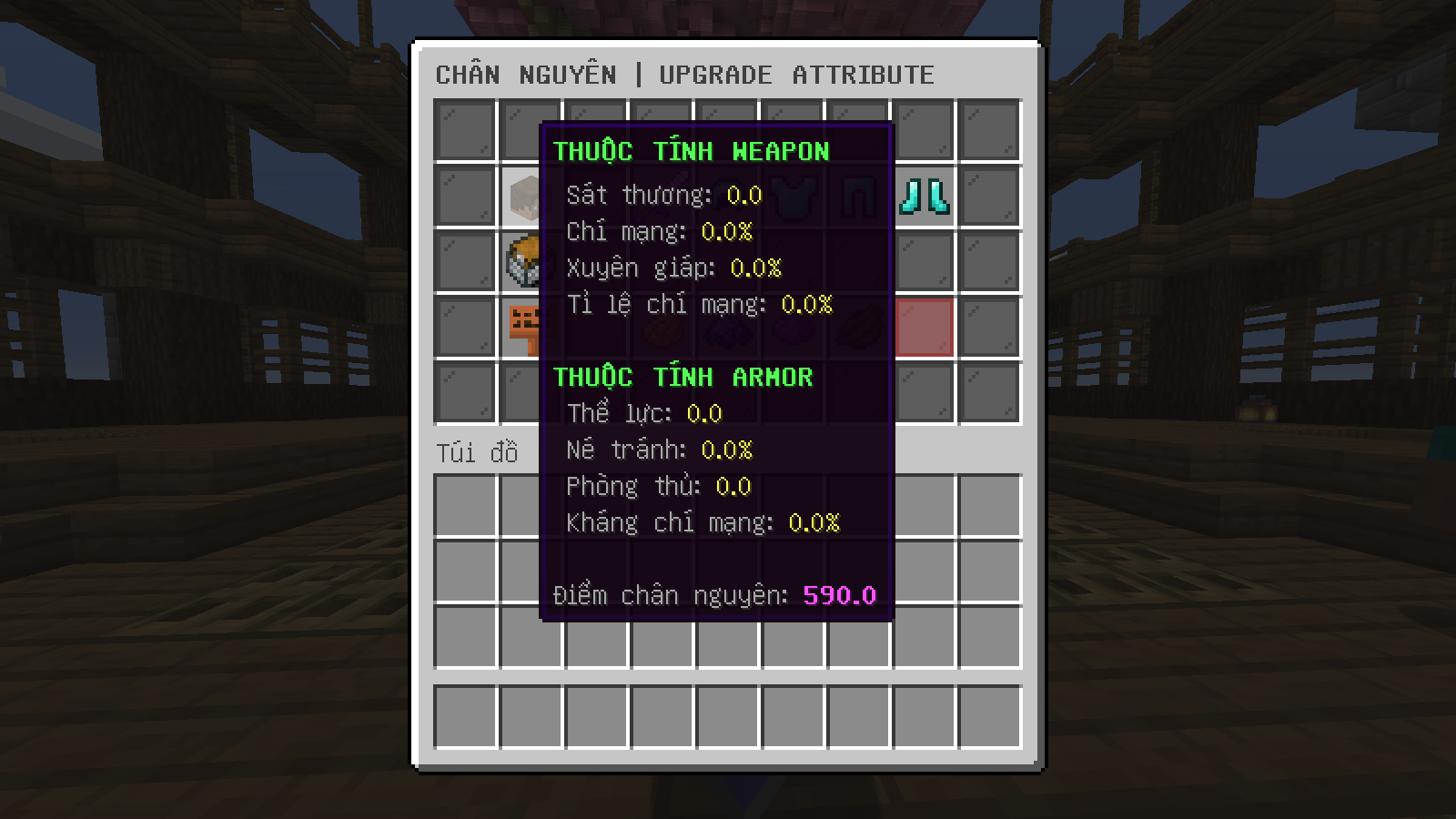Click the Túi đồ section label
The image size is (1456, 819).
[477, 451]
